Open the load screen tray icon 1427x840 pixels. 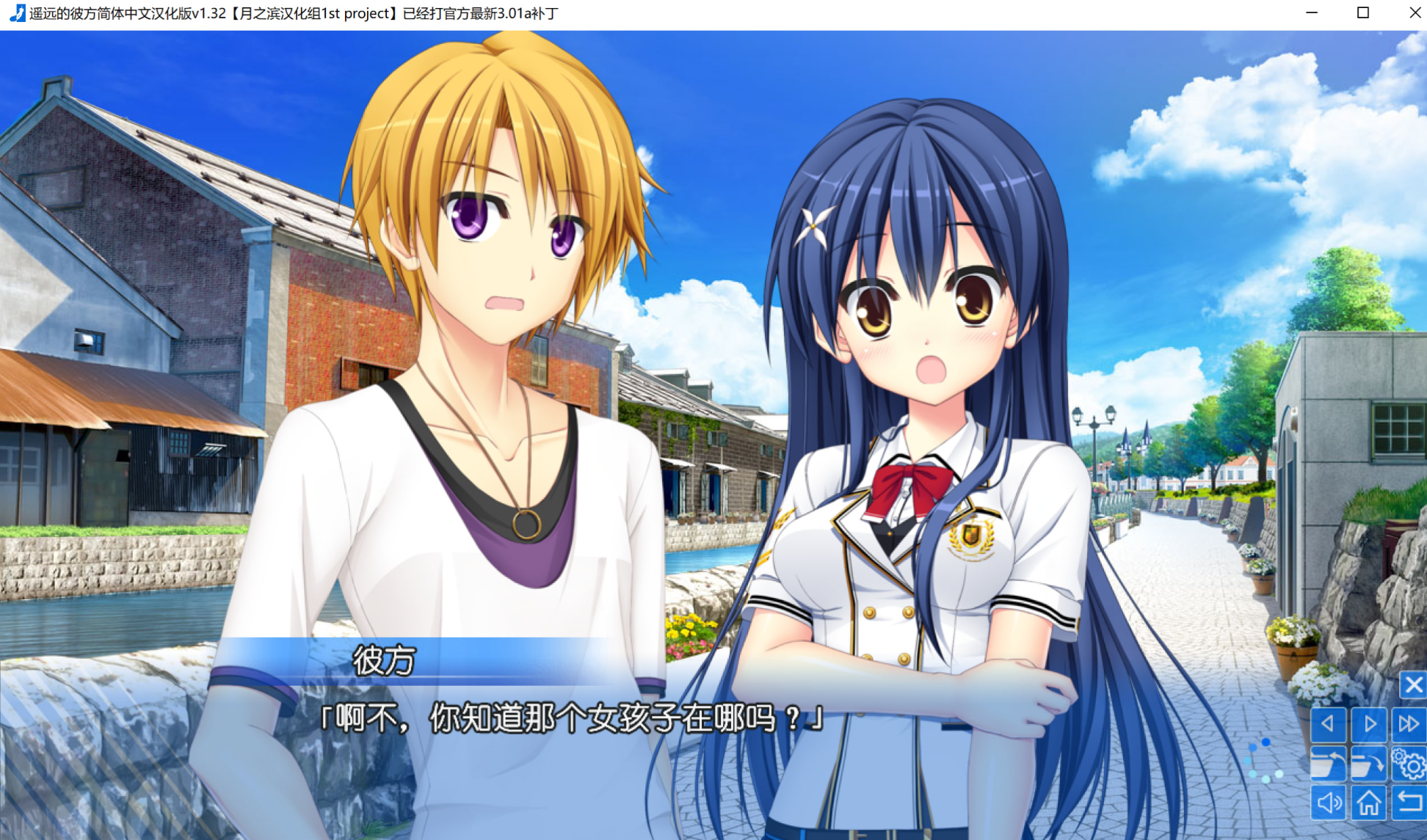[x=1330, y=763]
